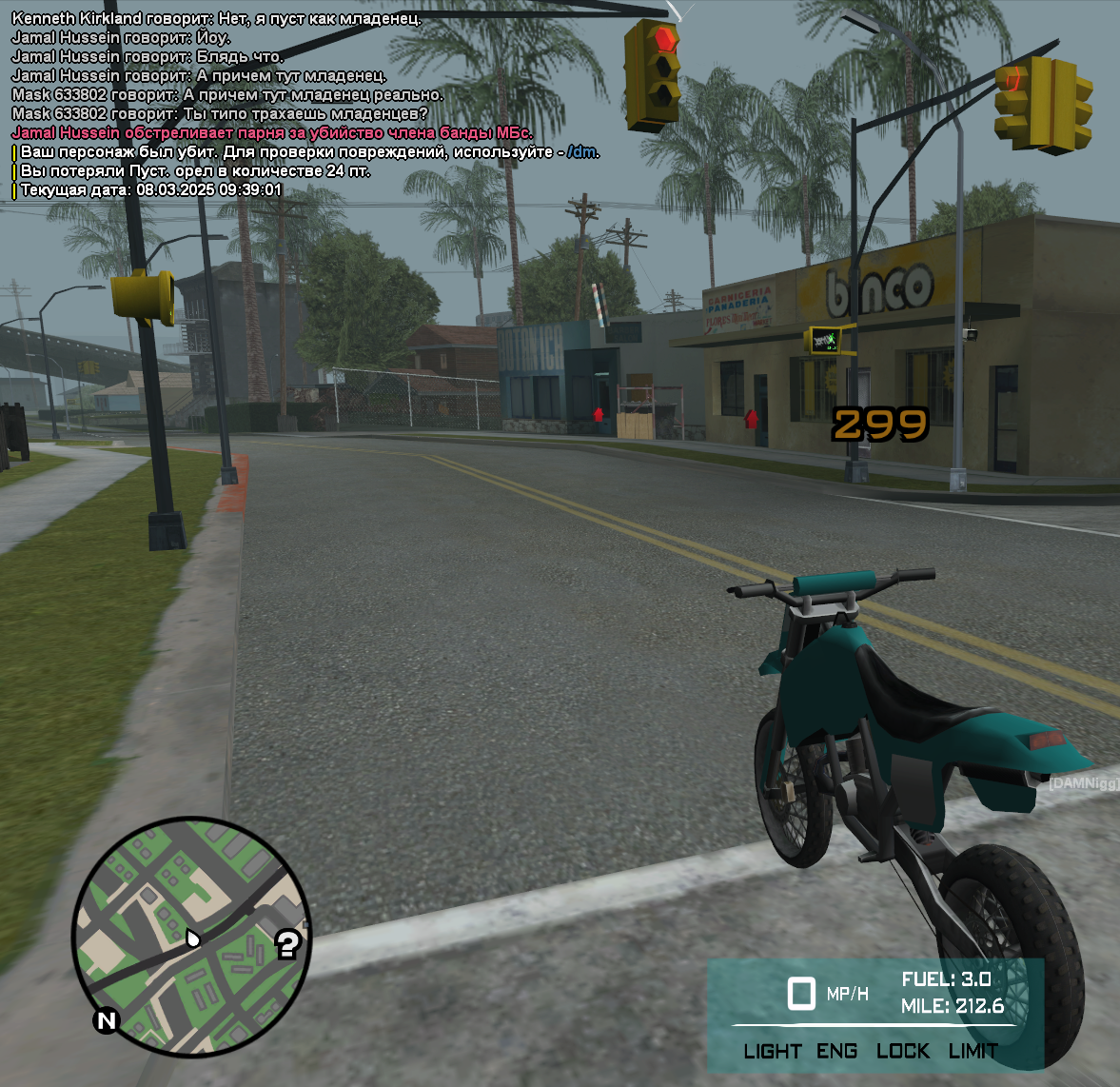
Task: Click the circular minimap
Action: click(191, 937)
